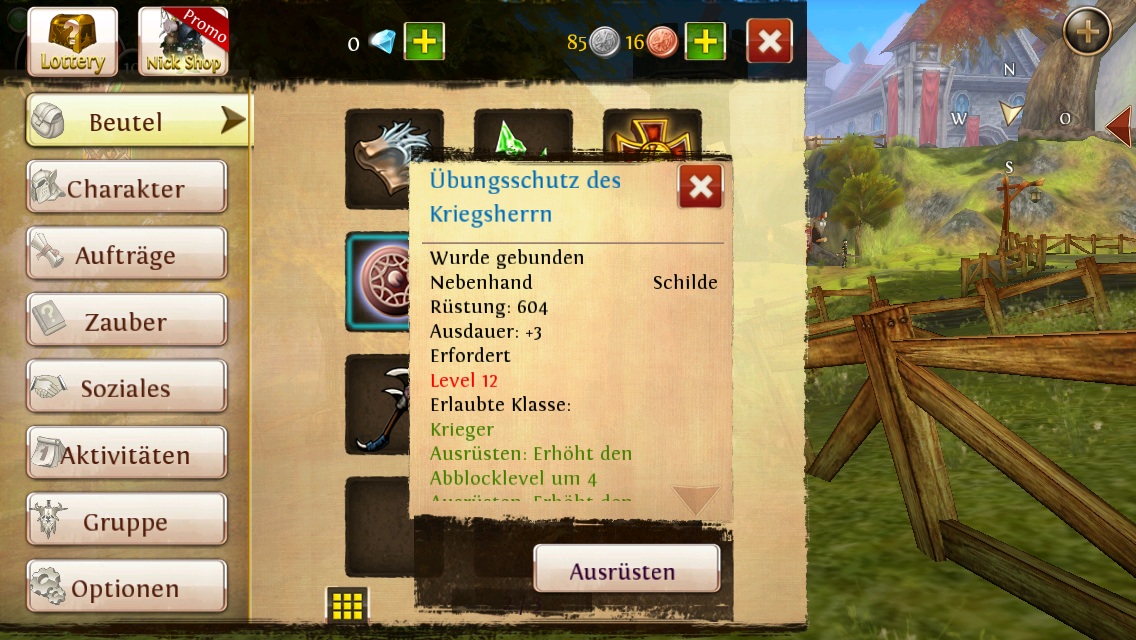The width and height of the screenshot is (1136, 640).
Task: Open the Gruppe menu
Action: click(x=126, y=522)
